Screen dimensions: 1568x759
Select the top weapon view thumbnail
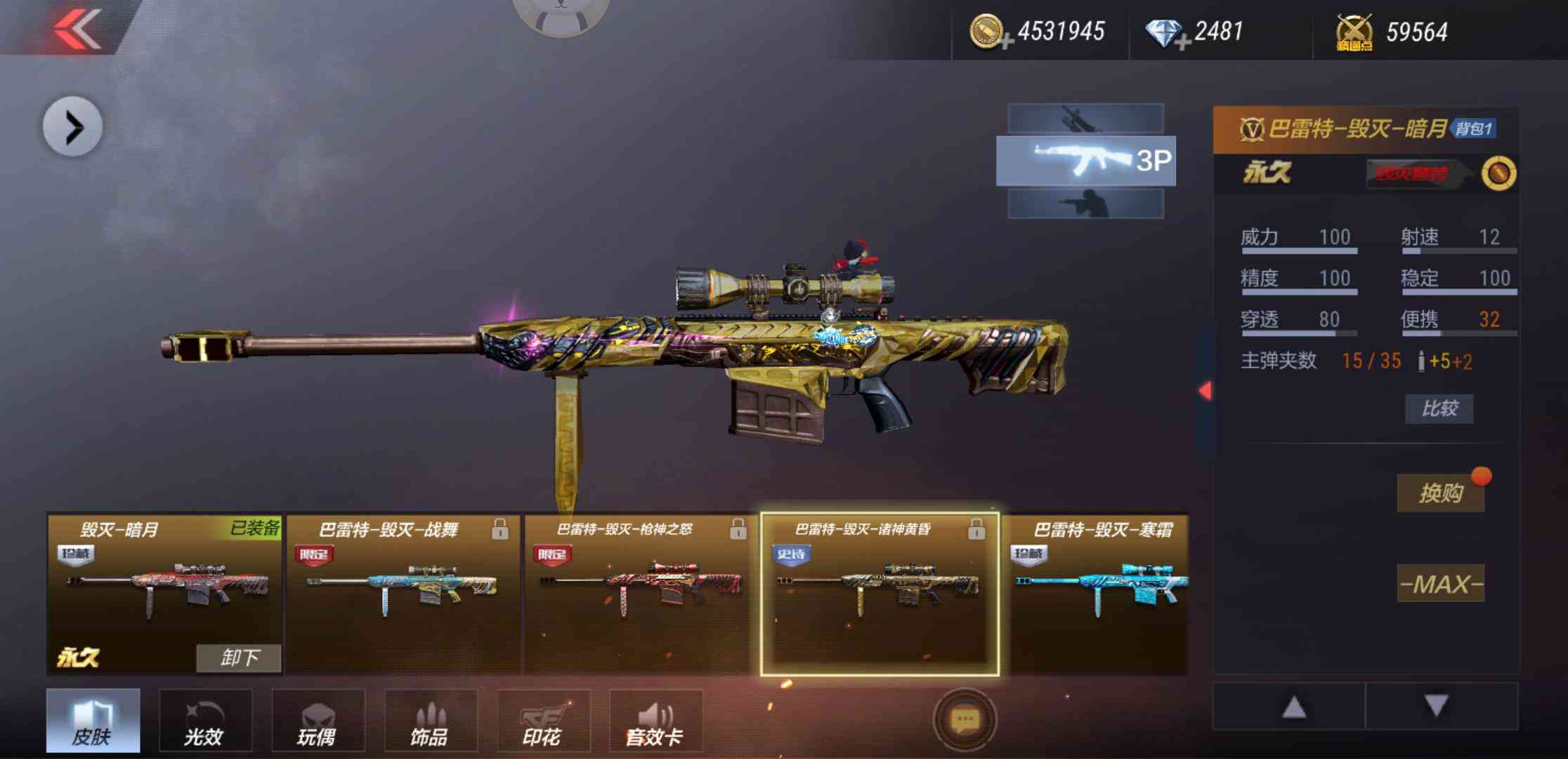click(x=1085, y=118)
